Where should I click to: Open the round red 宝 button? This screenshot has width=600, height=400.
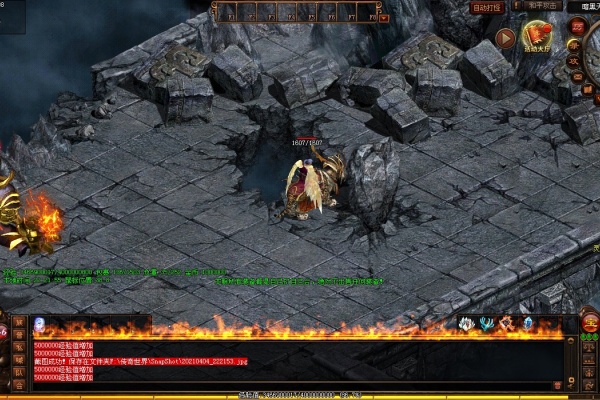pos(590,322)
